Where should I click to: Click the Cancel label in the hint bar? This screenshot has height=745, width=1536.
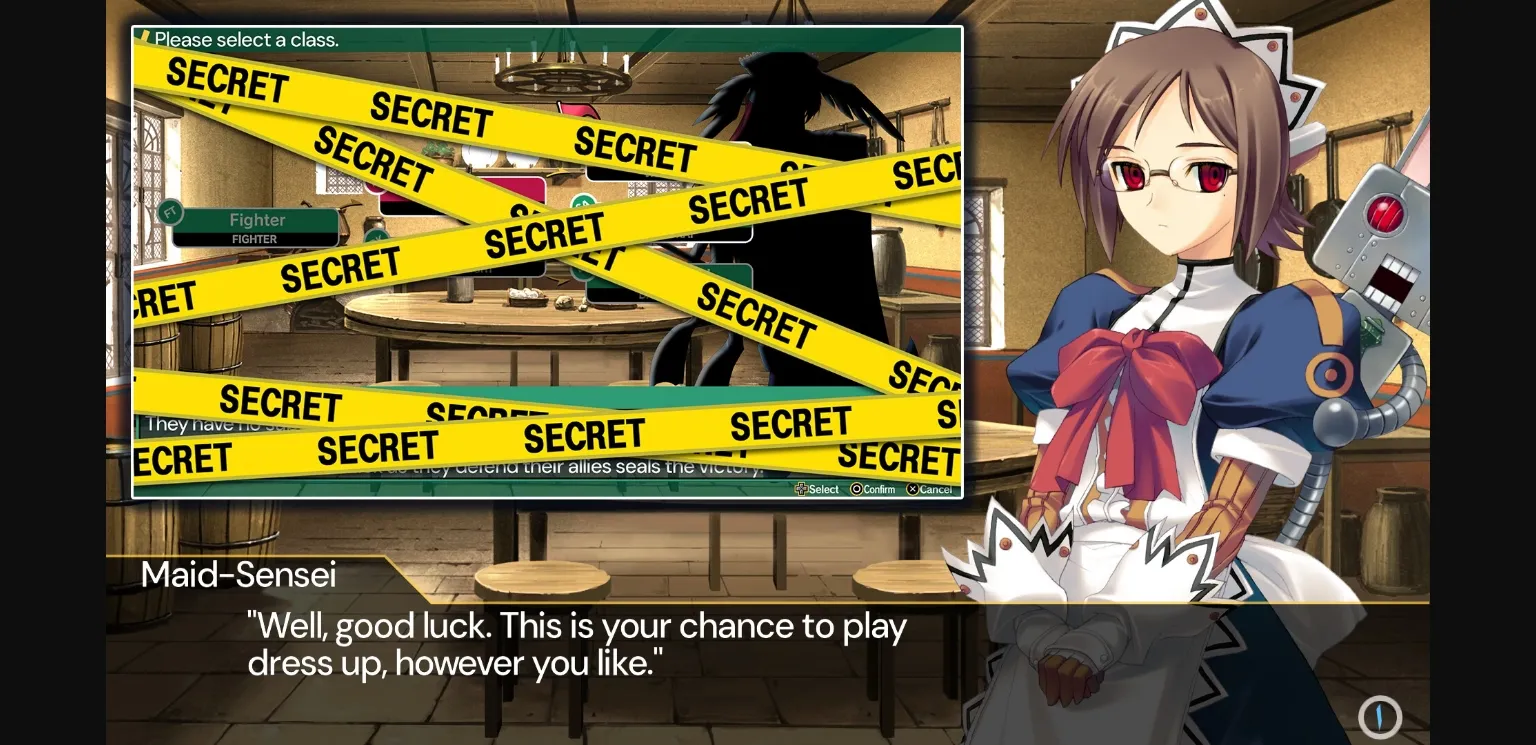935,489
